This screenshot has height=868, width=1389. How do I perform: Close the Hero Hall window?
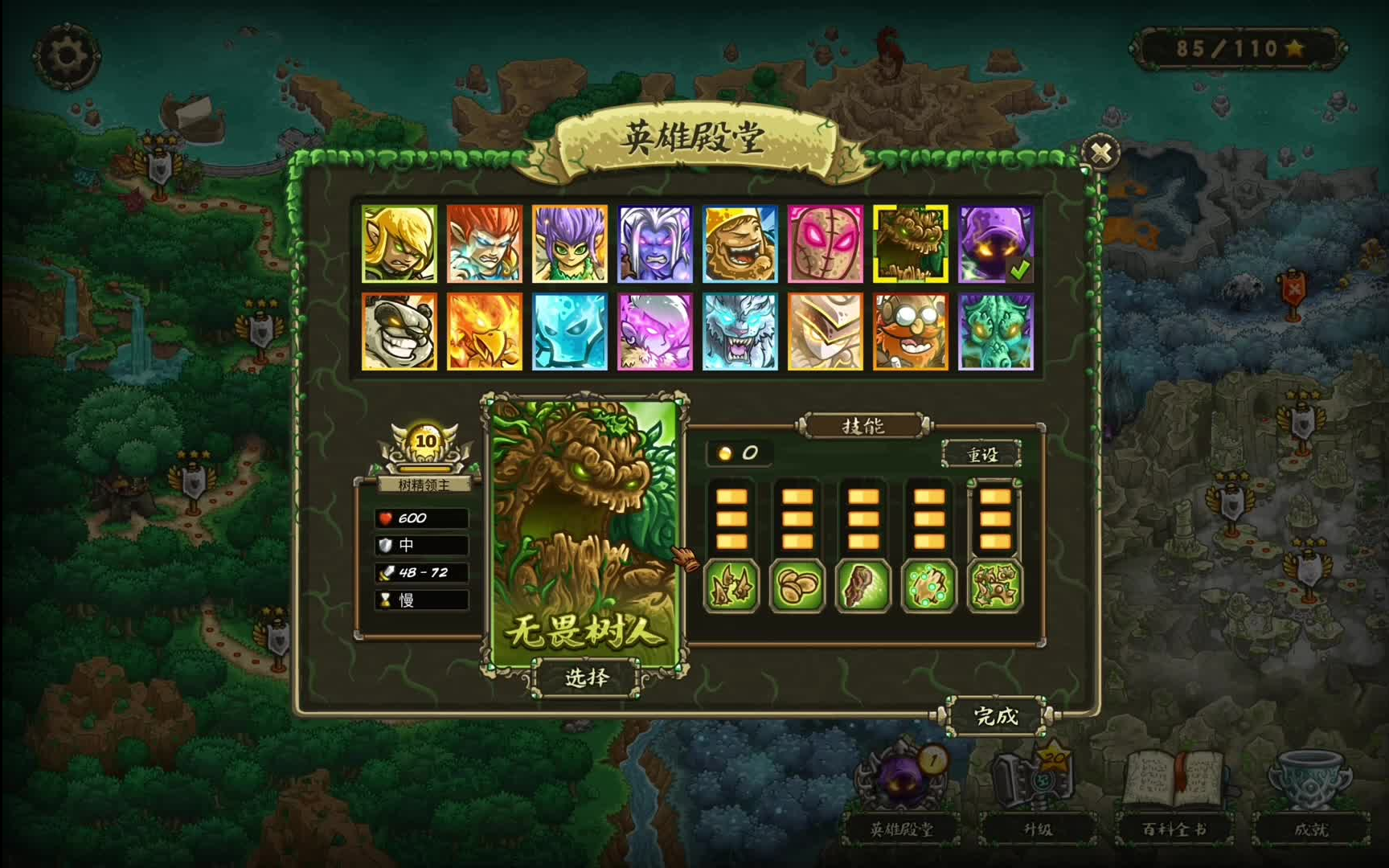[x=1100, y=152]
